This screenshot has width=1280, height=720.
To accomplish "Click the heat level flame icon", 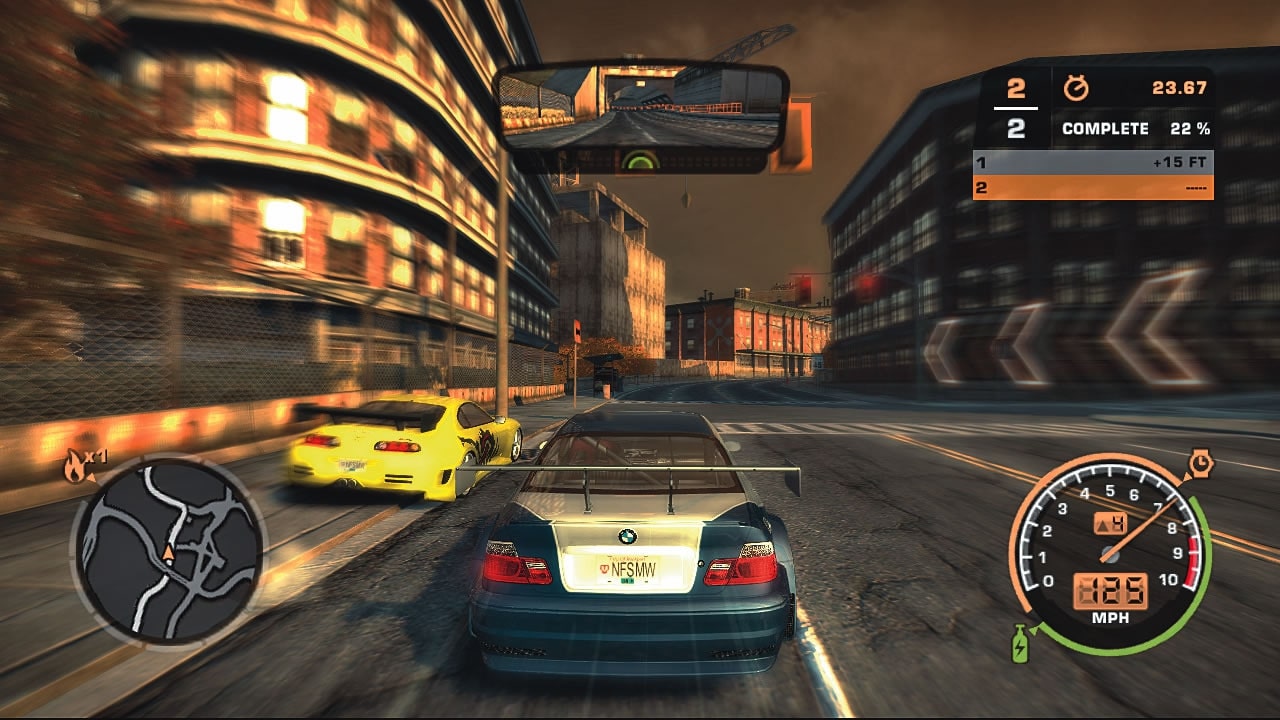I will 76,465.
